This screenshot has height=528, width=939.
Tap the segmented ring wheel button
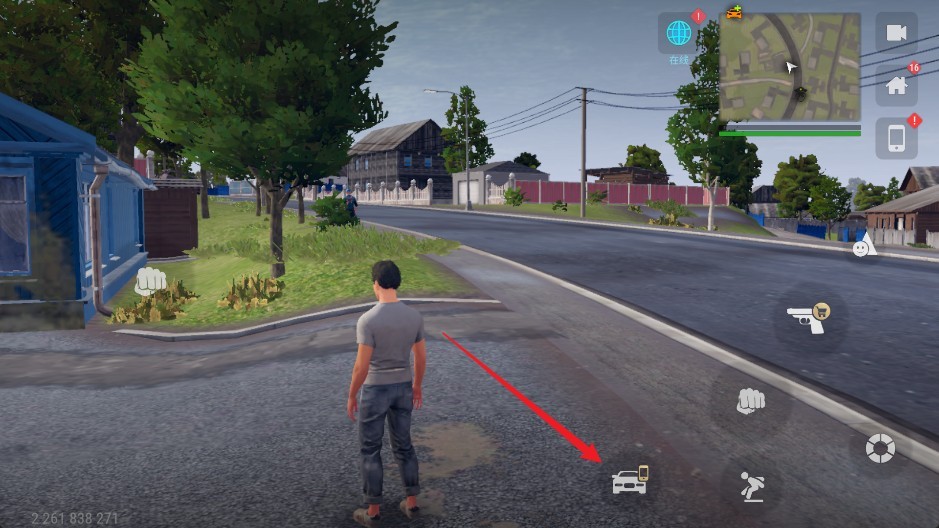click(x=880, y=447)
